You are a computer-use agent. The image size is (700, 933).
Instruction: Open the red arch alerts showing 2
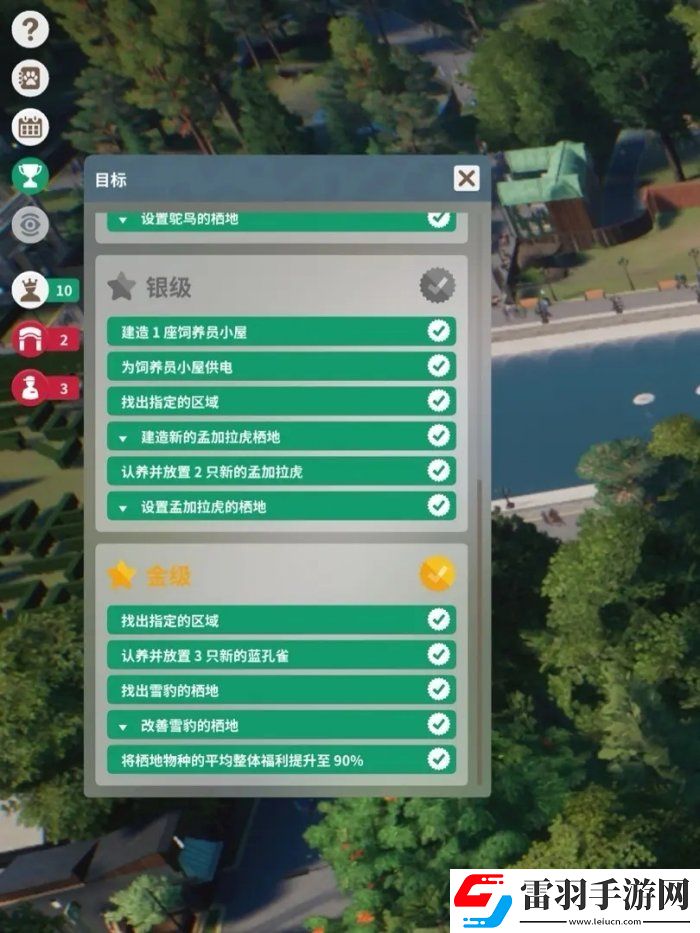tap(32, 340)
